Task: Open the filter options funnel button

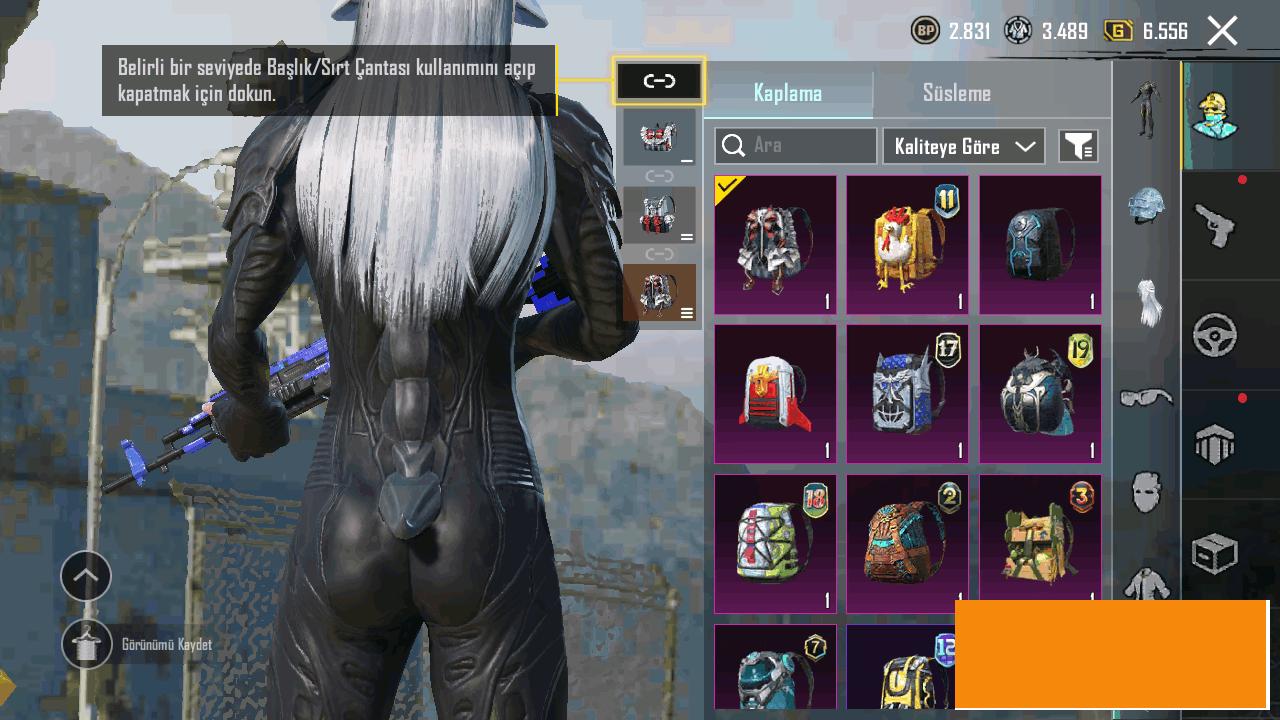Action: coord(1078,146)
